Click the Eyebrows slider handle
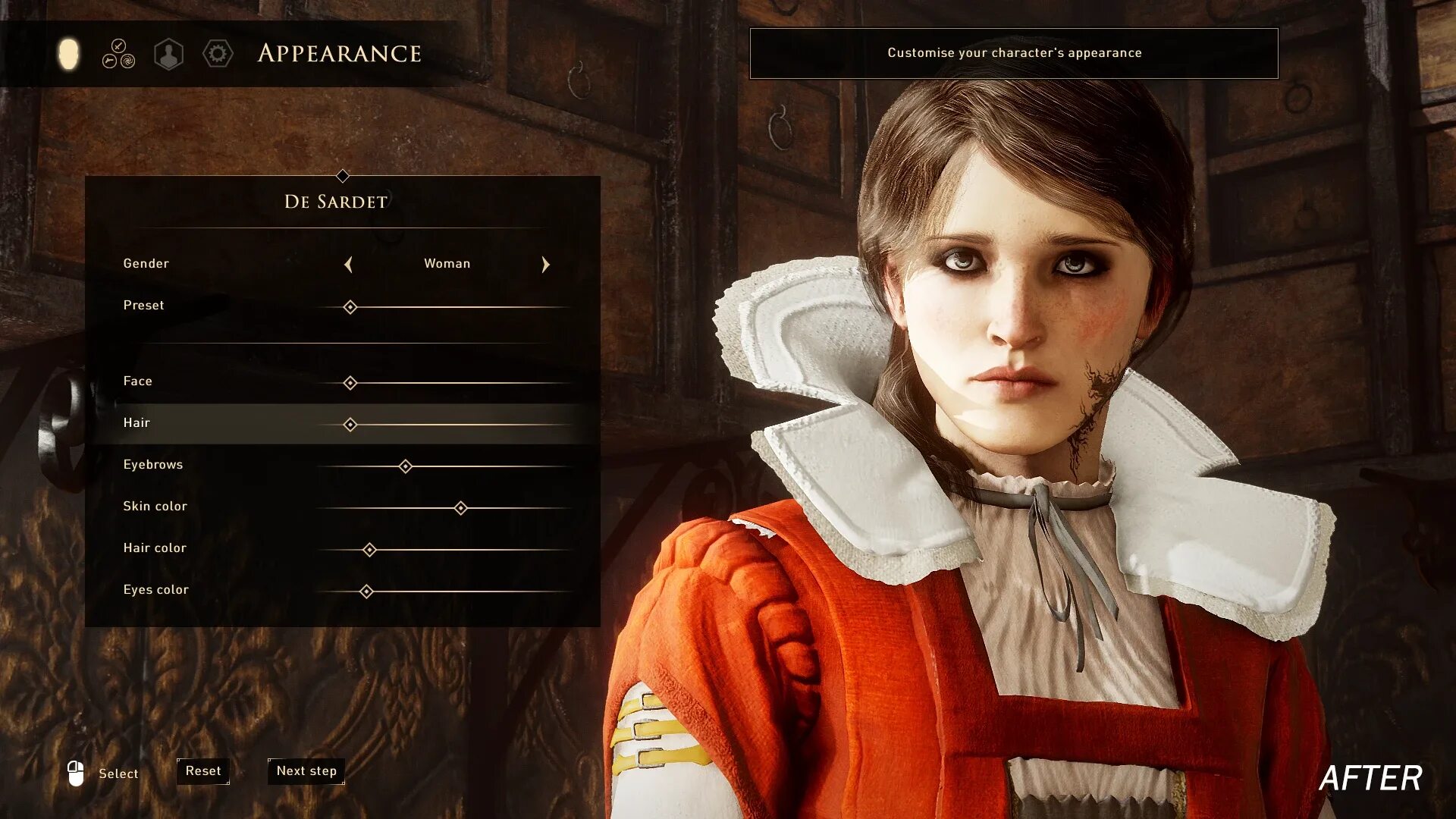 [x=406, y=466]
